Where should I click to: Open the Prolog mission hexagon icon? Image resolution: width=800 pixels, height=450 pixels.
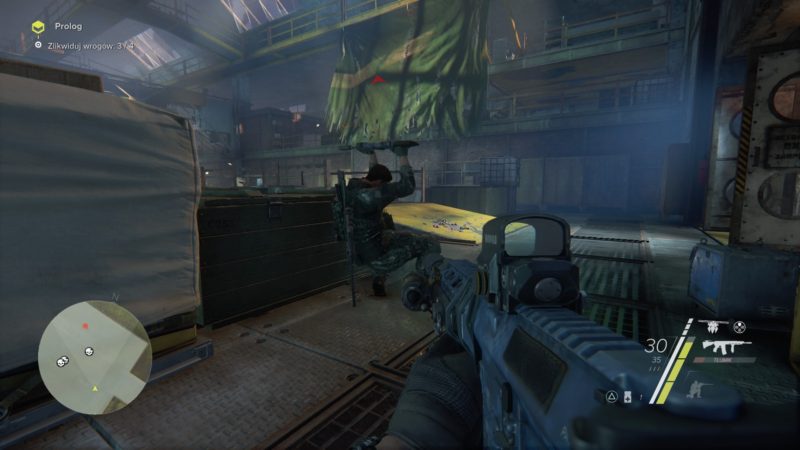(x=38, y=26)
